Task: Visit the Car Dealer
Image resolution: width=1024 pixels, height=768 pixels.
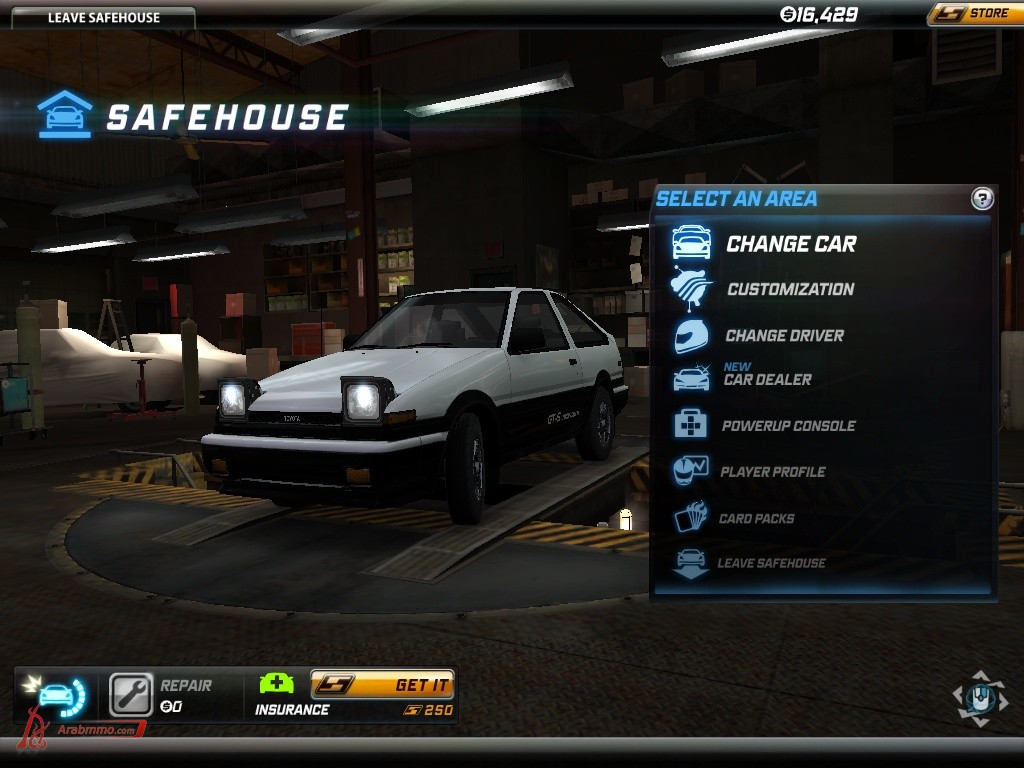Action: tap(767, 380)
